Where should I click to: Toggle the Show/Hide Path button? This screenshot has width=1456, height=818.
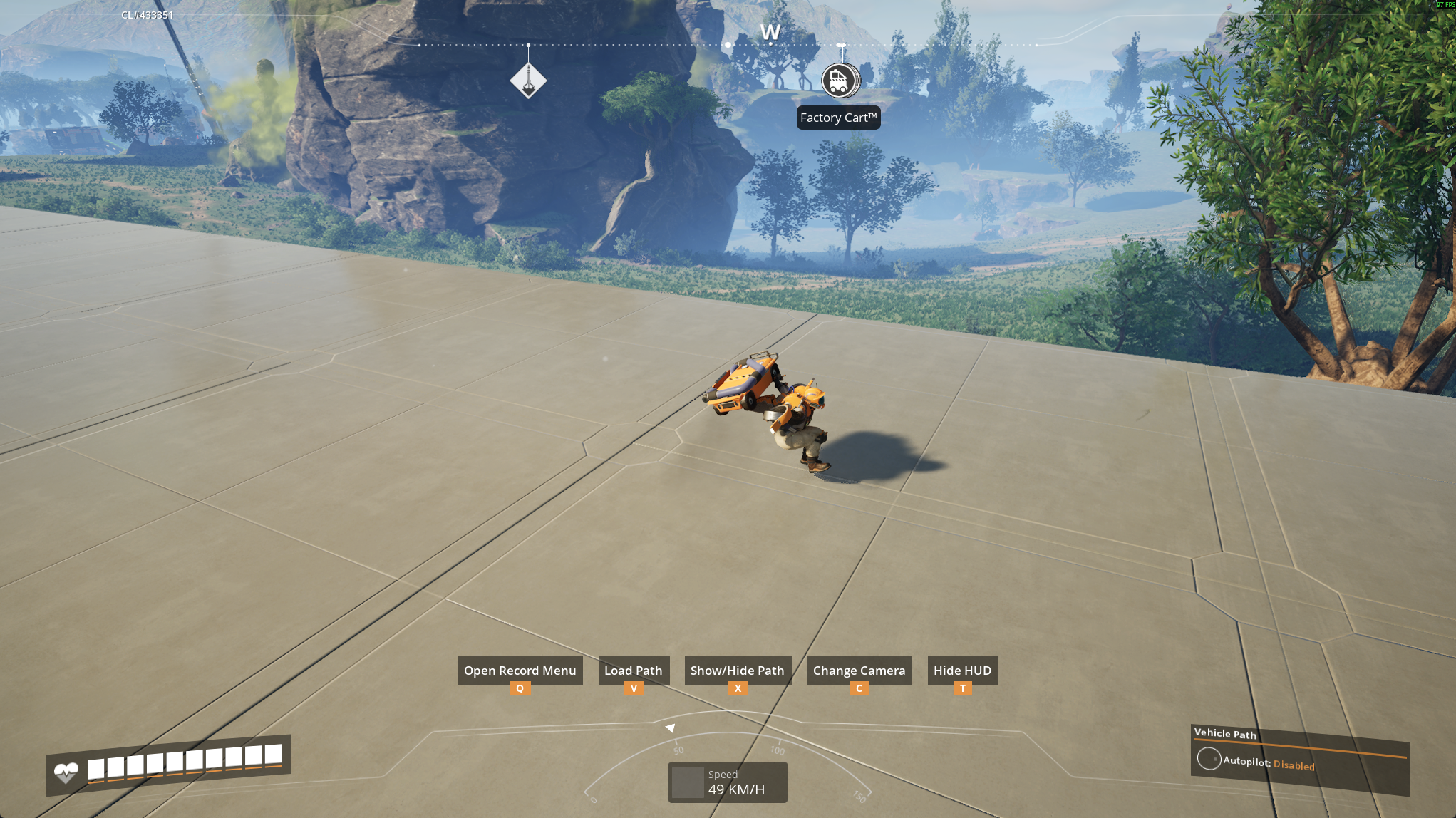pyautogui.click(x=737, y=671)
